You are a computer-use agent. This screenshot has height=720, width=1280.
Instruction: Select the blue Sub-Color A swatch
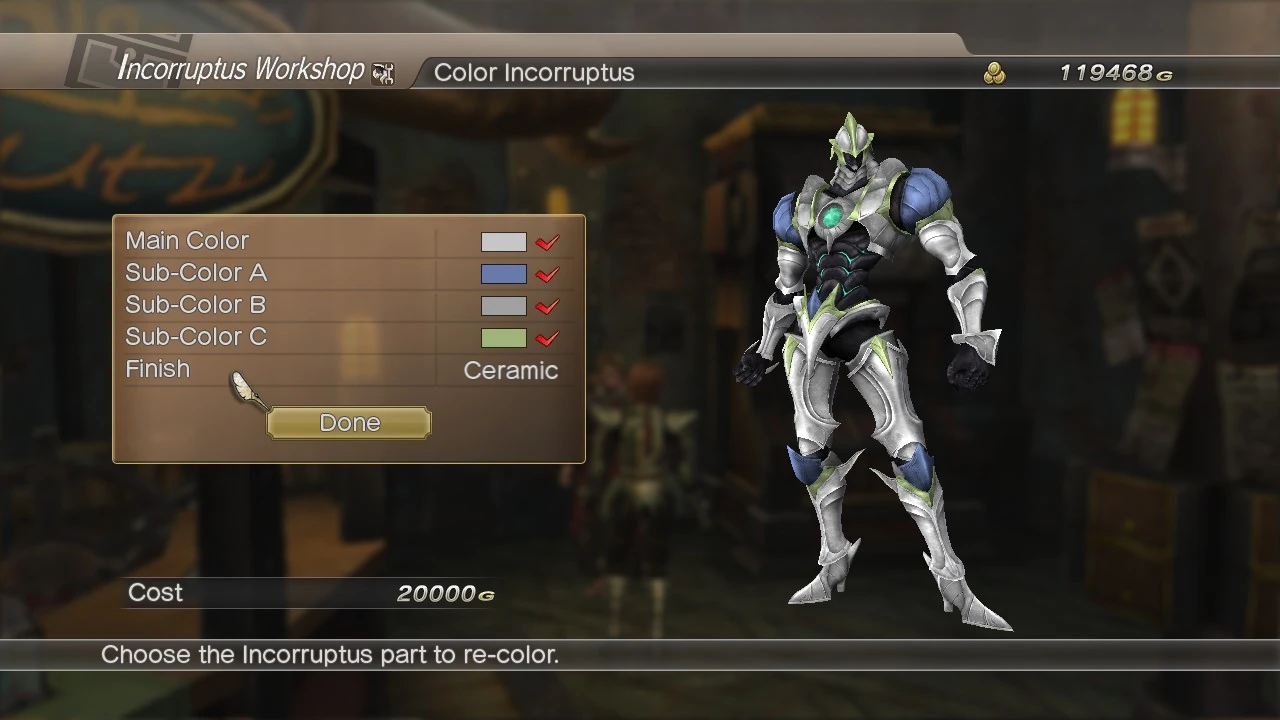coord(503,273)
